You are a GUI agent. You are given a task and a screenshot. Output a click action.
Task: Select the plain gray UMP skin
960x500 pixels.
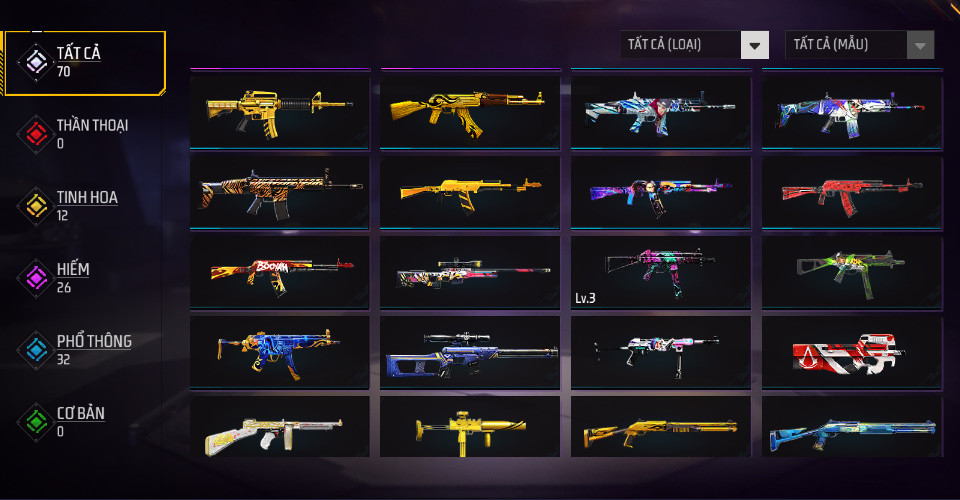tap(852, 272)
